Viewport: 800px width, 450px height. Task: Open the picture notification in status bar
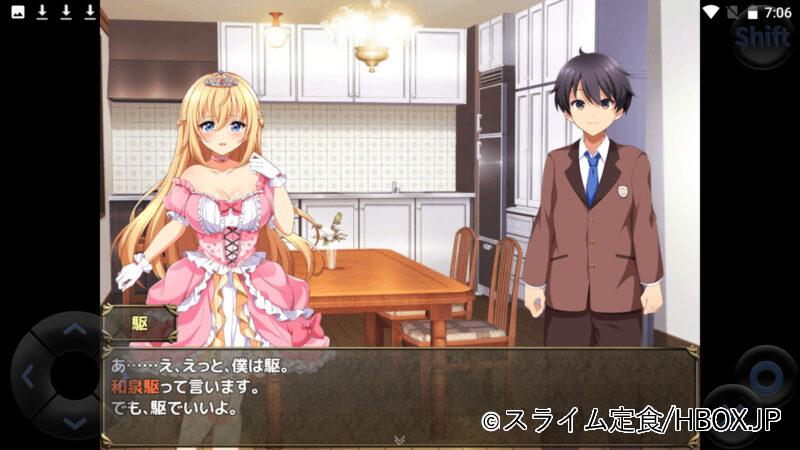[17, 12]
